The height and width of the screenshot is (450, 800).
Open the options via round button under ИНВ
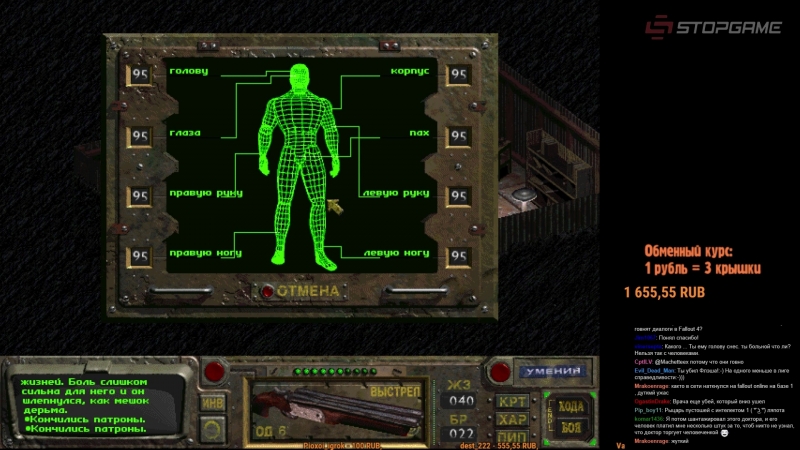[212, 430]
